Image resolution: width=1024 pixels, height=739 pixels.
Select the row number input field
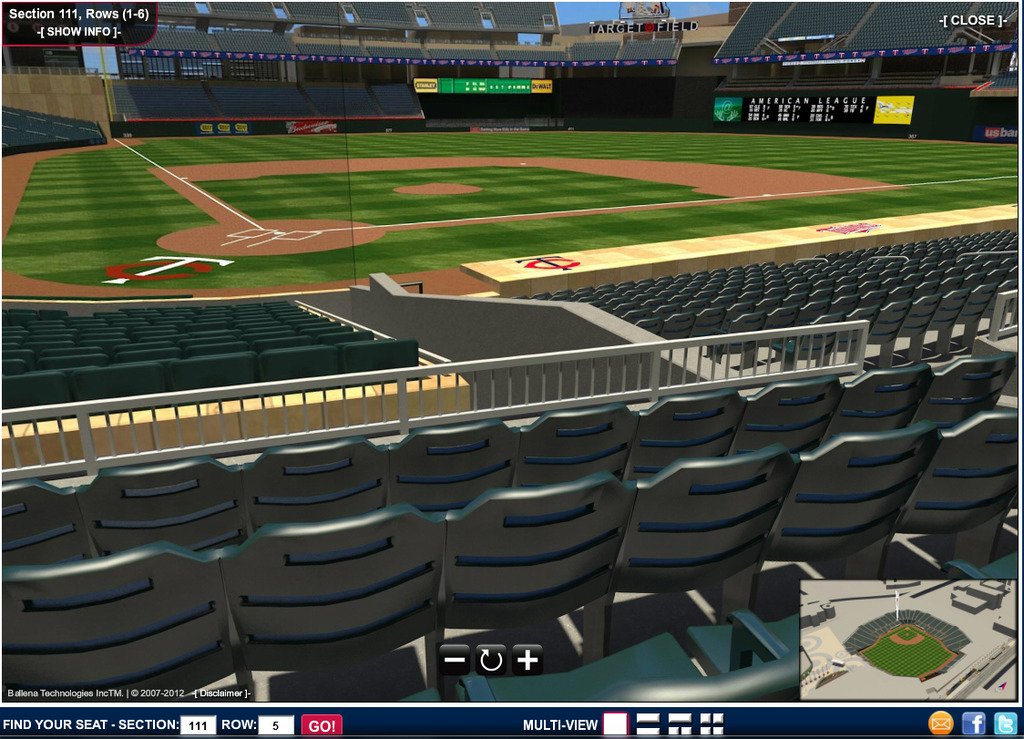pos(276,725)
